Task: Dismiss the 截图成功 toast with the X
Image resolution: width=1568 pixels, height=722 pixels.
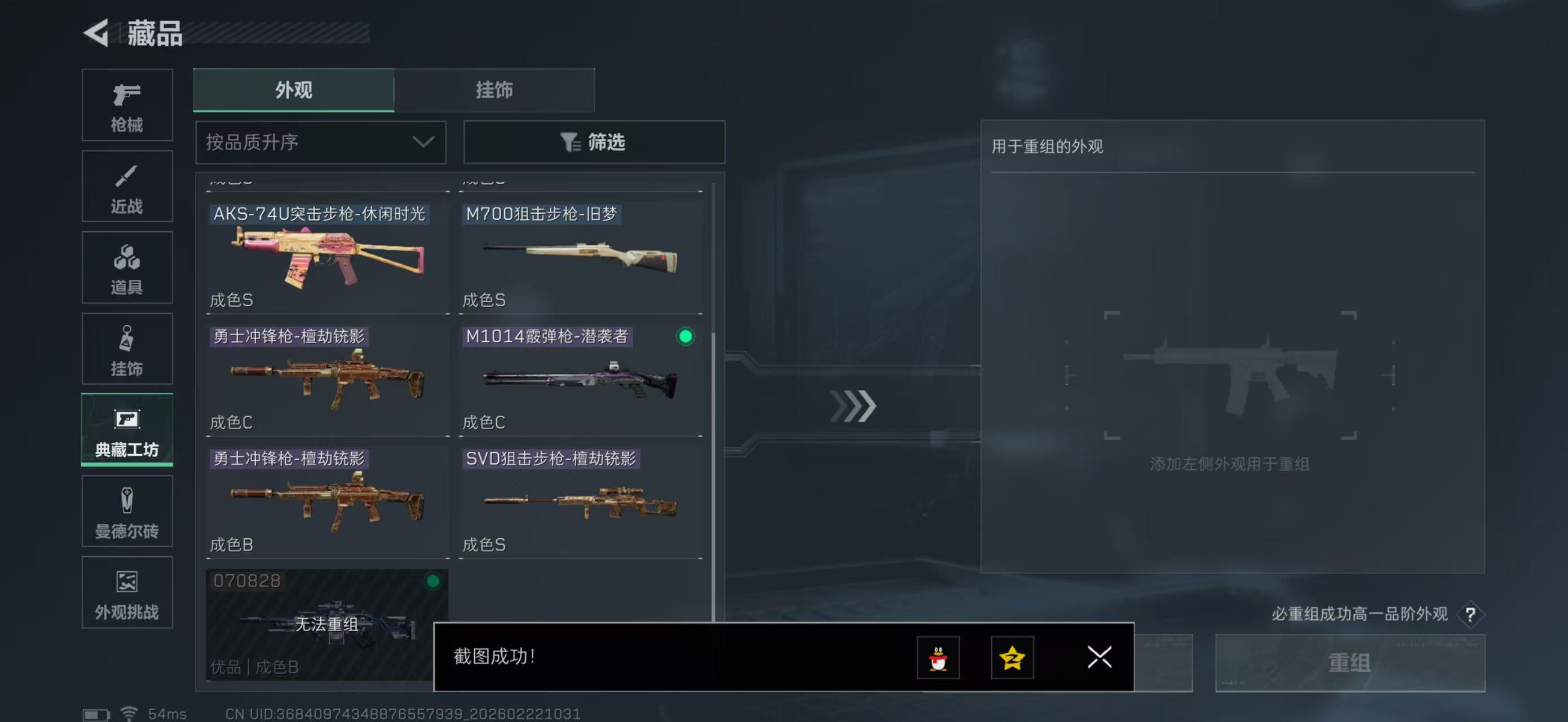Action: tap(1099, 658)
